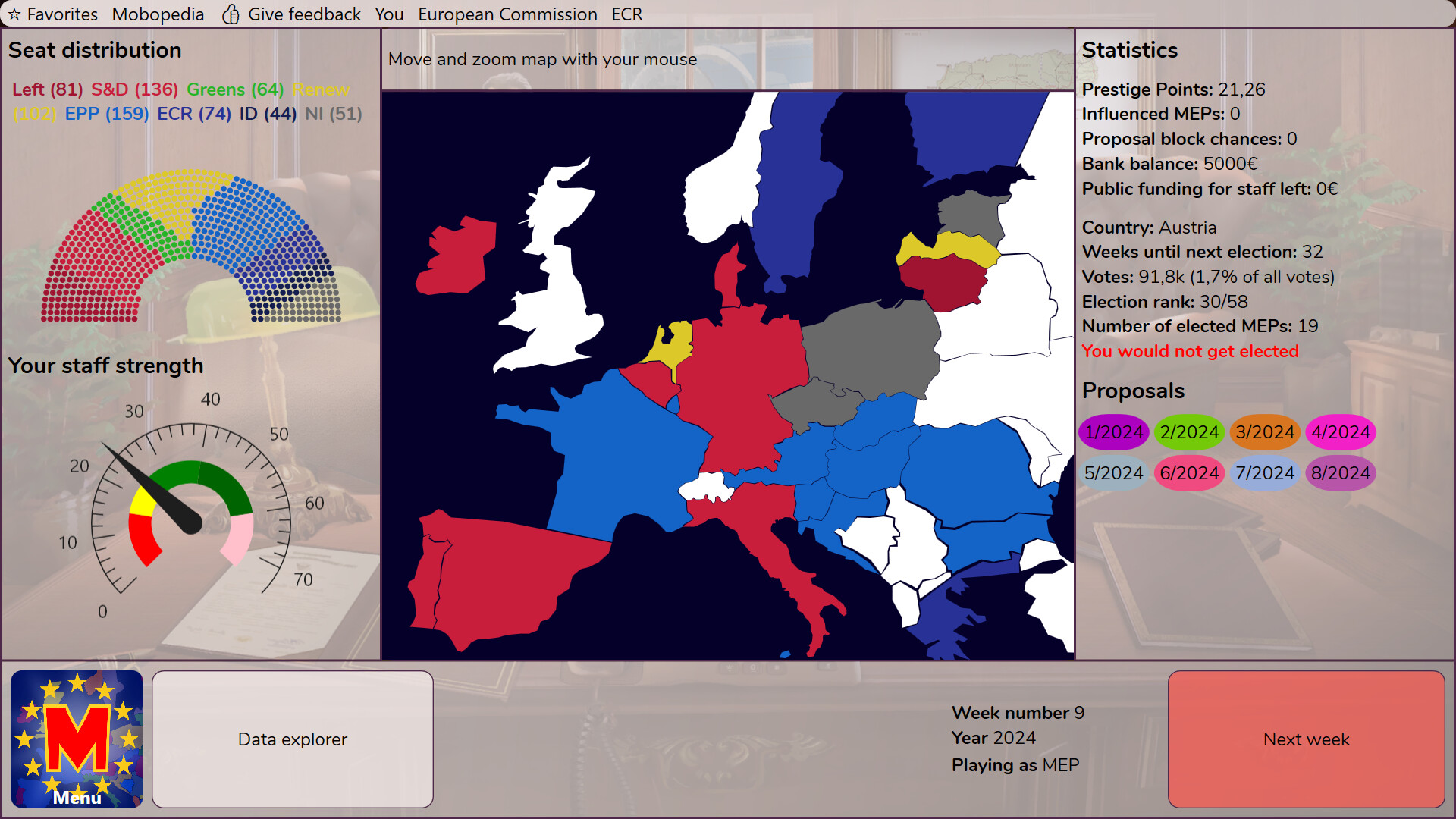
Task: Open proposal 5/2024
Action: coord(1113,472)
